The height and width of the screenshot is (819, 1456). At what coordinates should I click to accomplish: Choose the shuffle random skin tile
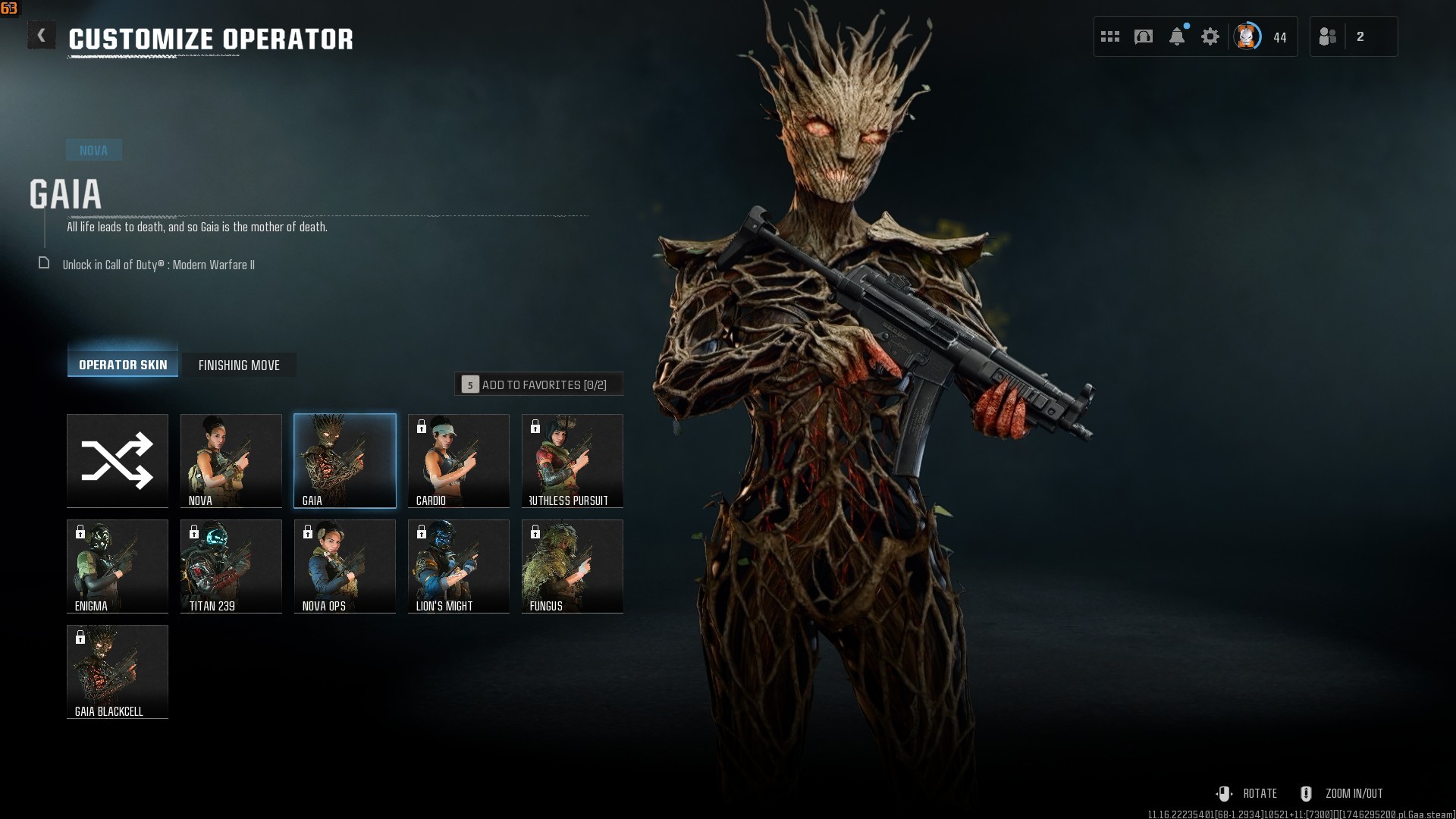[118, 460]
